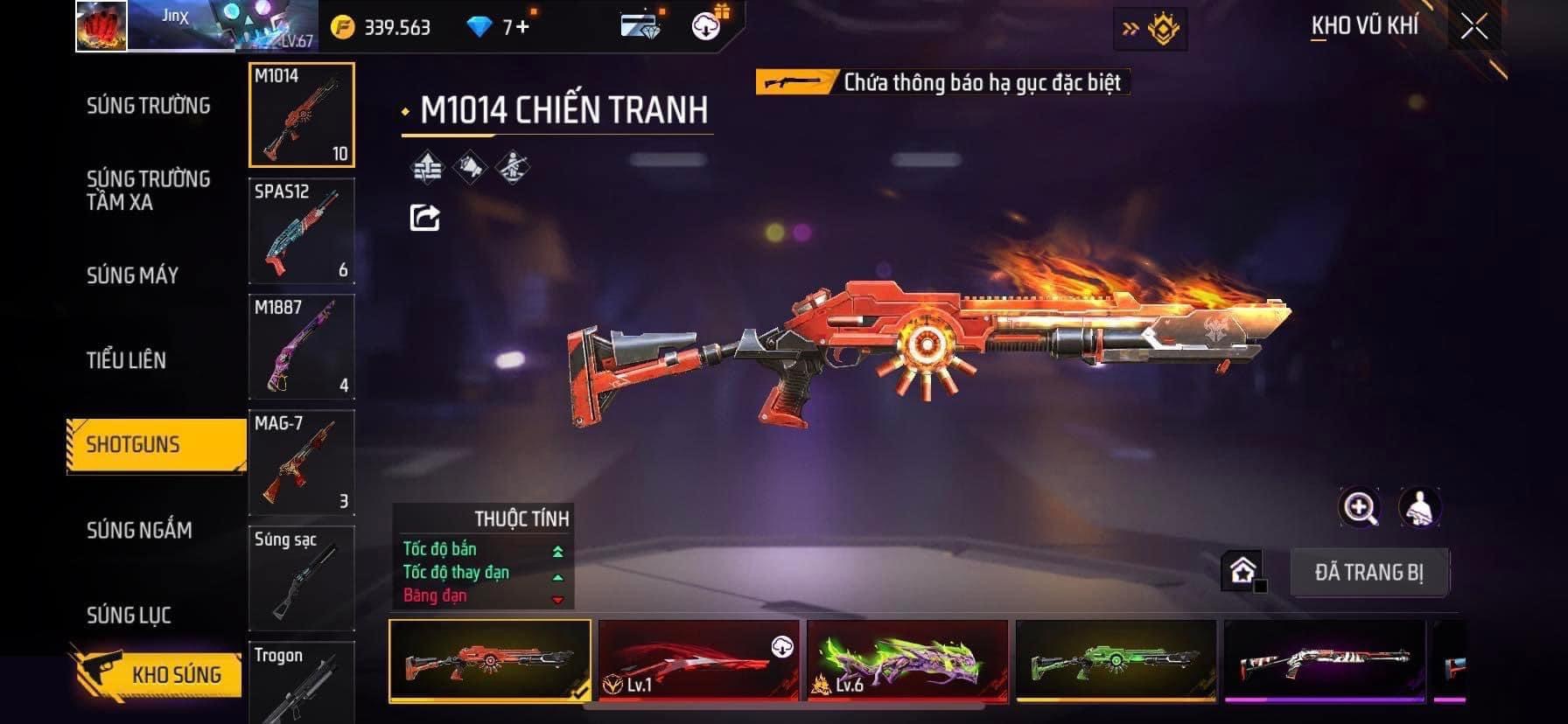Select the green dragon Lv.6 skin
Screen dimensions: 1568x724
point(907,661)
